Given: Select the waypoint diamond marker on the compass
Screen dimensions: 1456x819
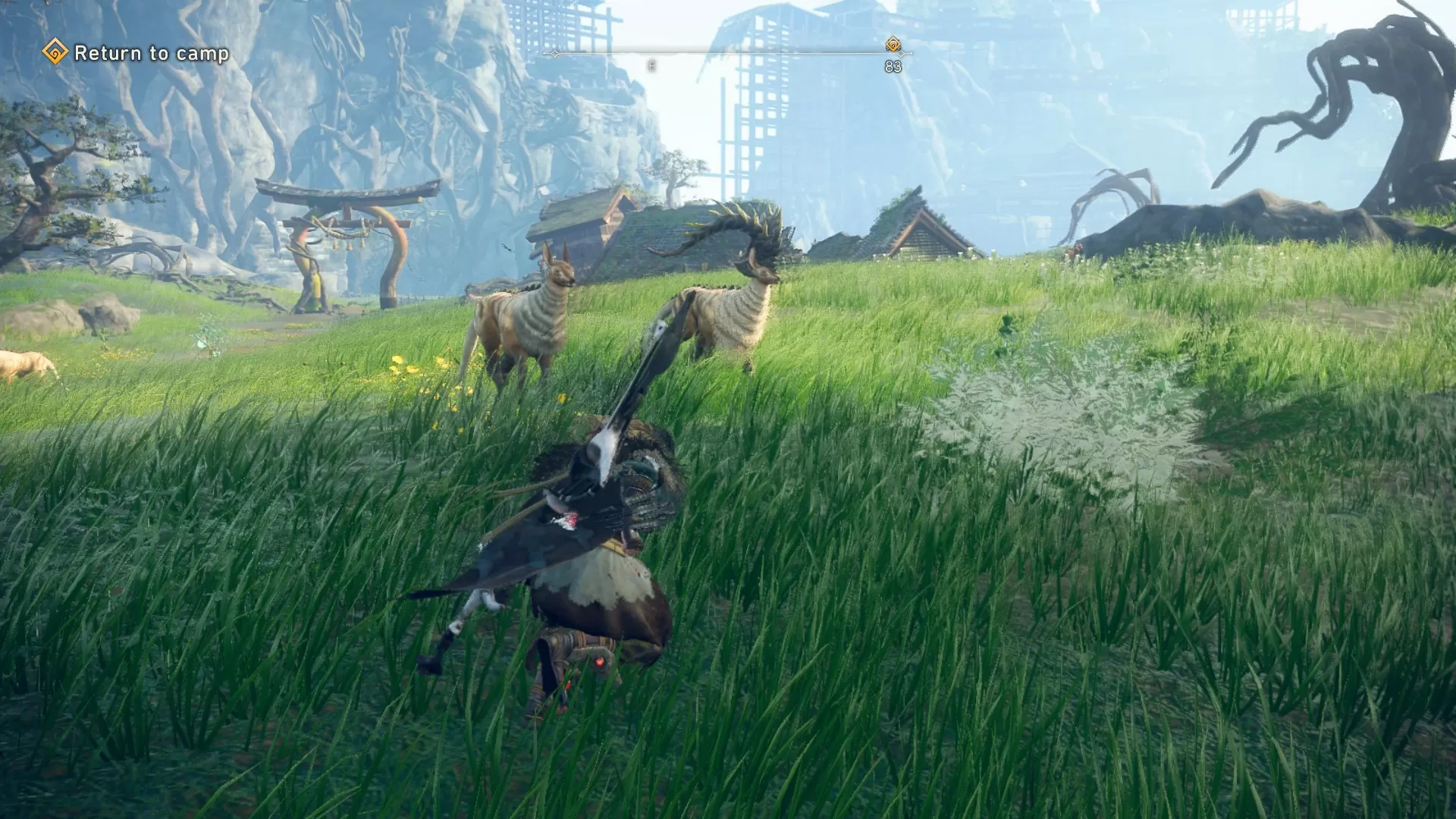Looking at the screenshot, I should pyautogui.click(x=893, y=45).
